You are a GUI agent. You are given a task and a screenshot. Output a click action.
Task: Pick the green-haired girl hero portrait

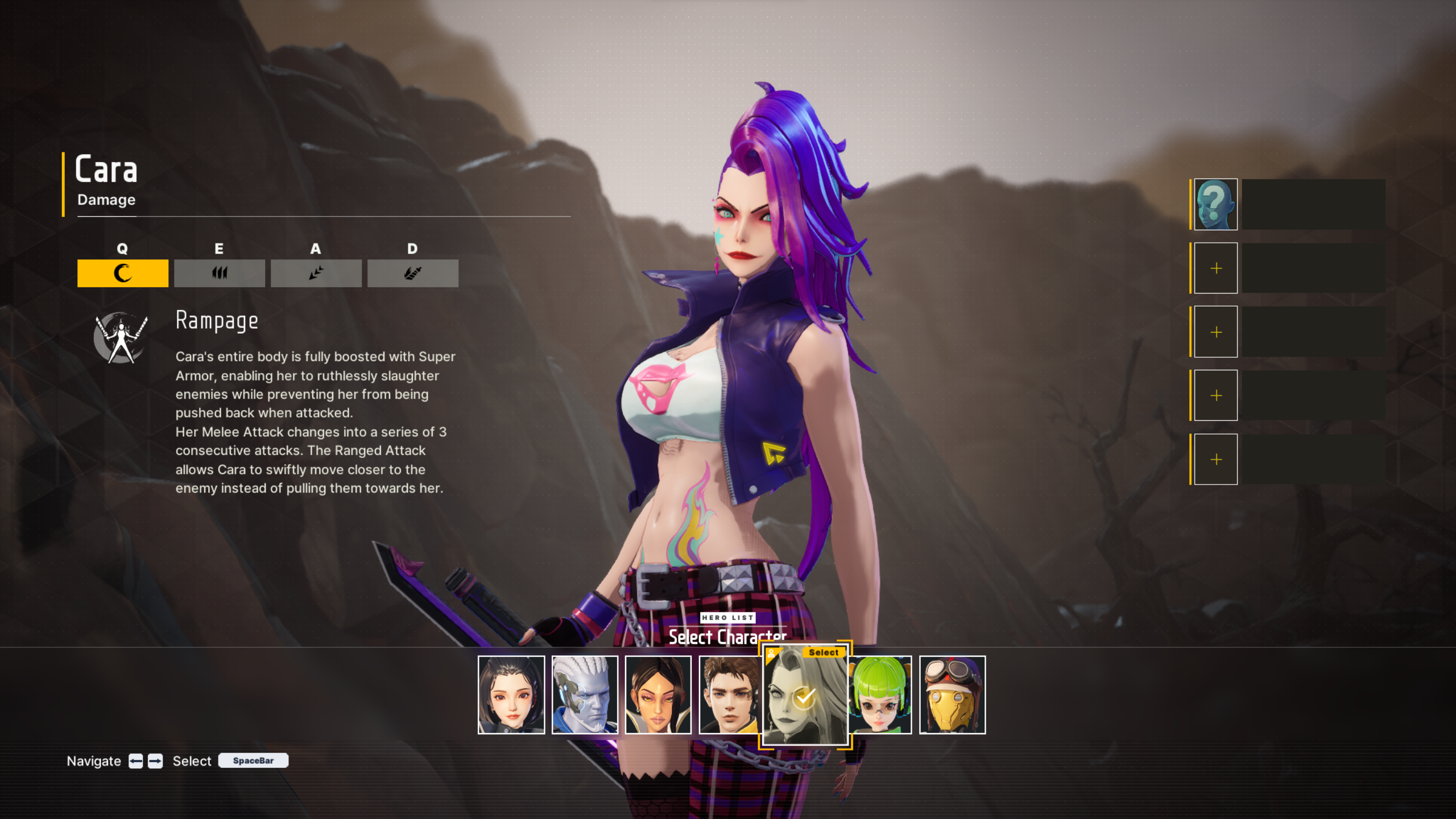[x=880, y=694]
